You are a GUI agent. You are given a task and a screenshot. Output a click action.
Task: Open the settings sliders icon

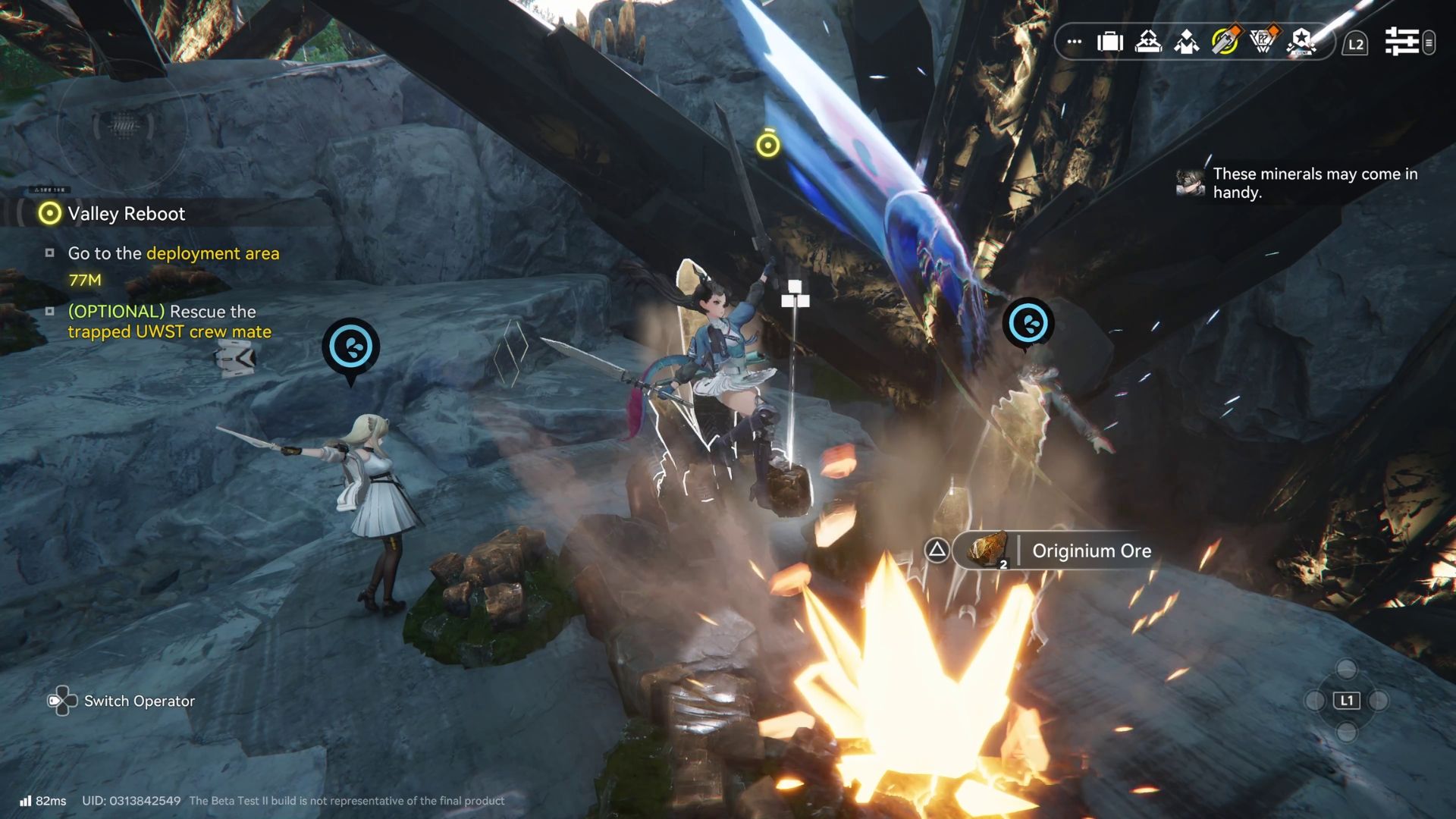[1402, 42]
